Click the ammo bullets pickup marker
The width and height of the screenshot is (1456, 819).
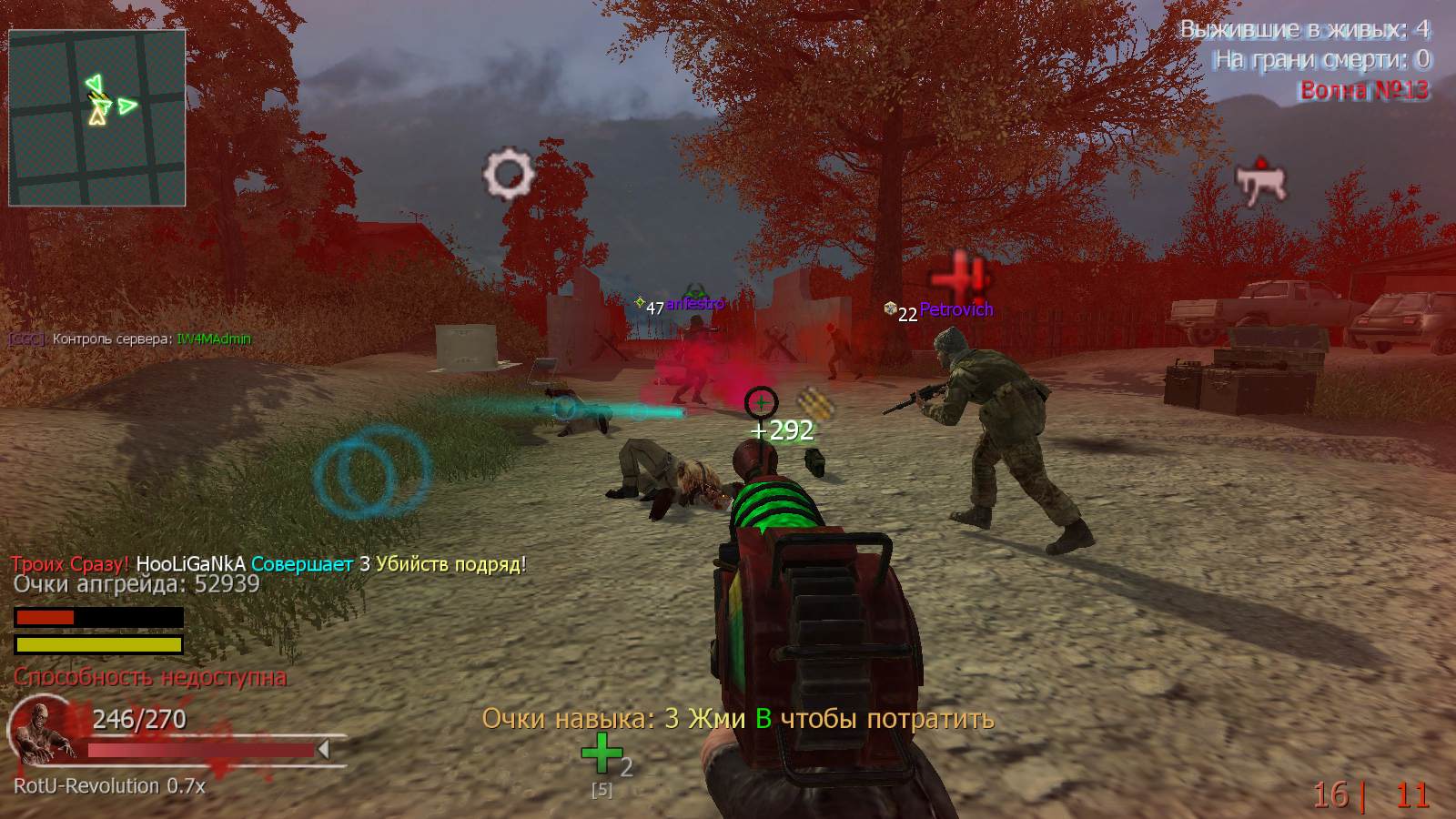[x=816, y=405]
